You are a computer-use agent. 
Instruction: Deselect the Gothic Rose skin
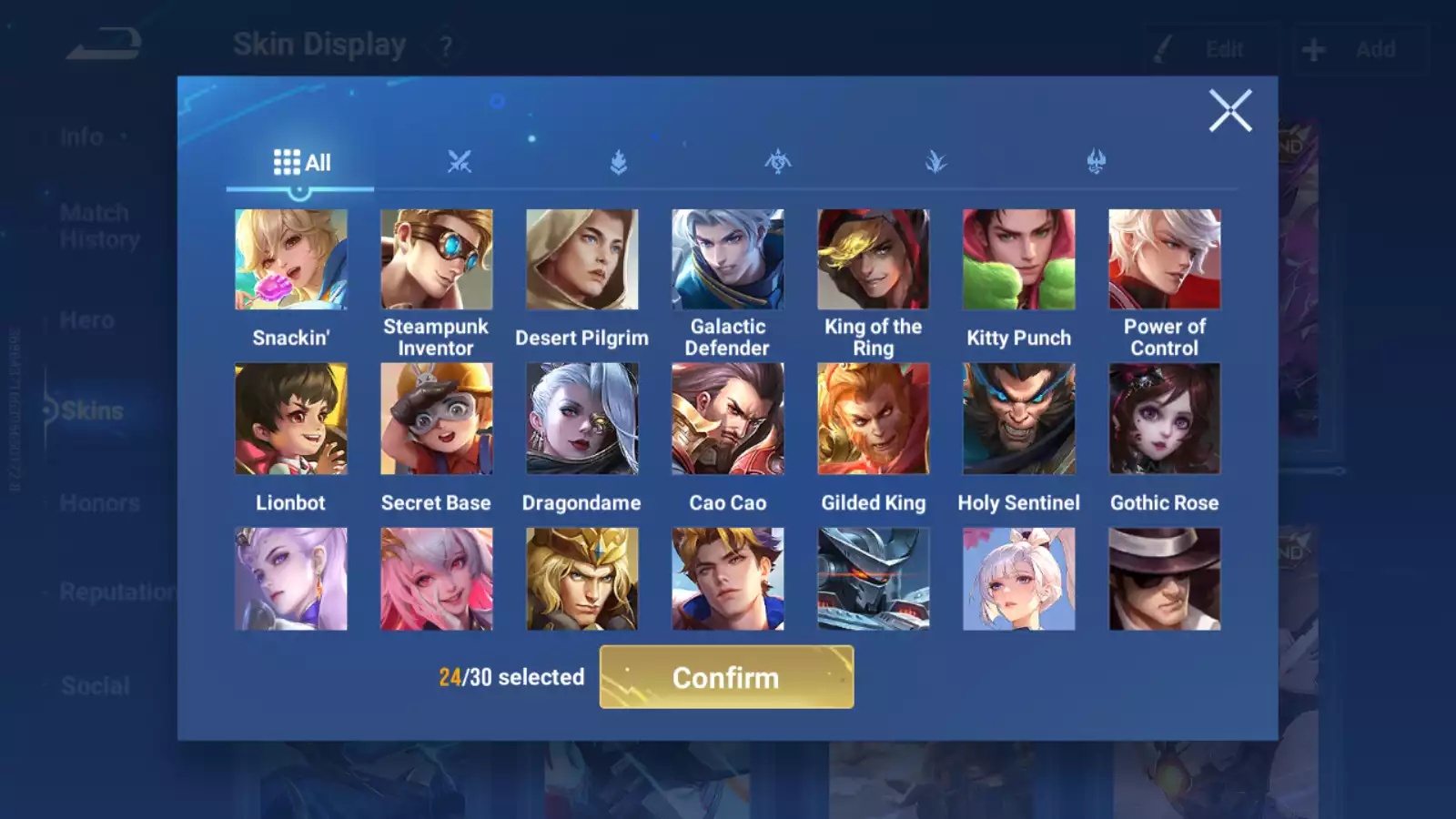(1165, 418)
